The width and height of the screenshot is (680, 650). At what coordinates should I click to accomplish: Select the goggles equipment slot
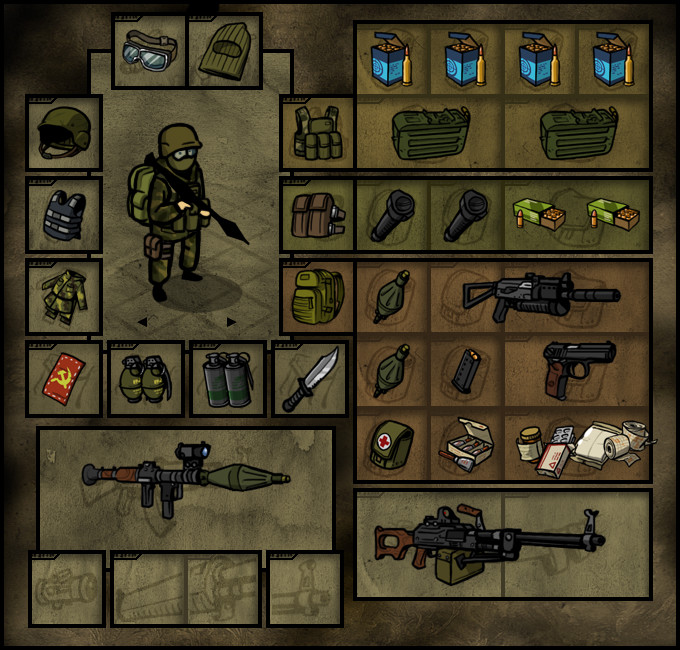pyautogui.click(x=149, y=51)
